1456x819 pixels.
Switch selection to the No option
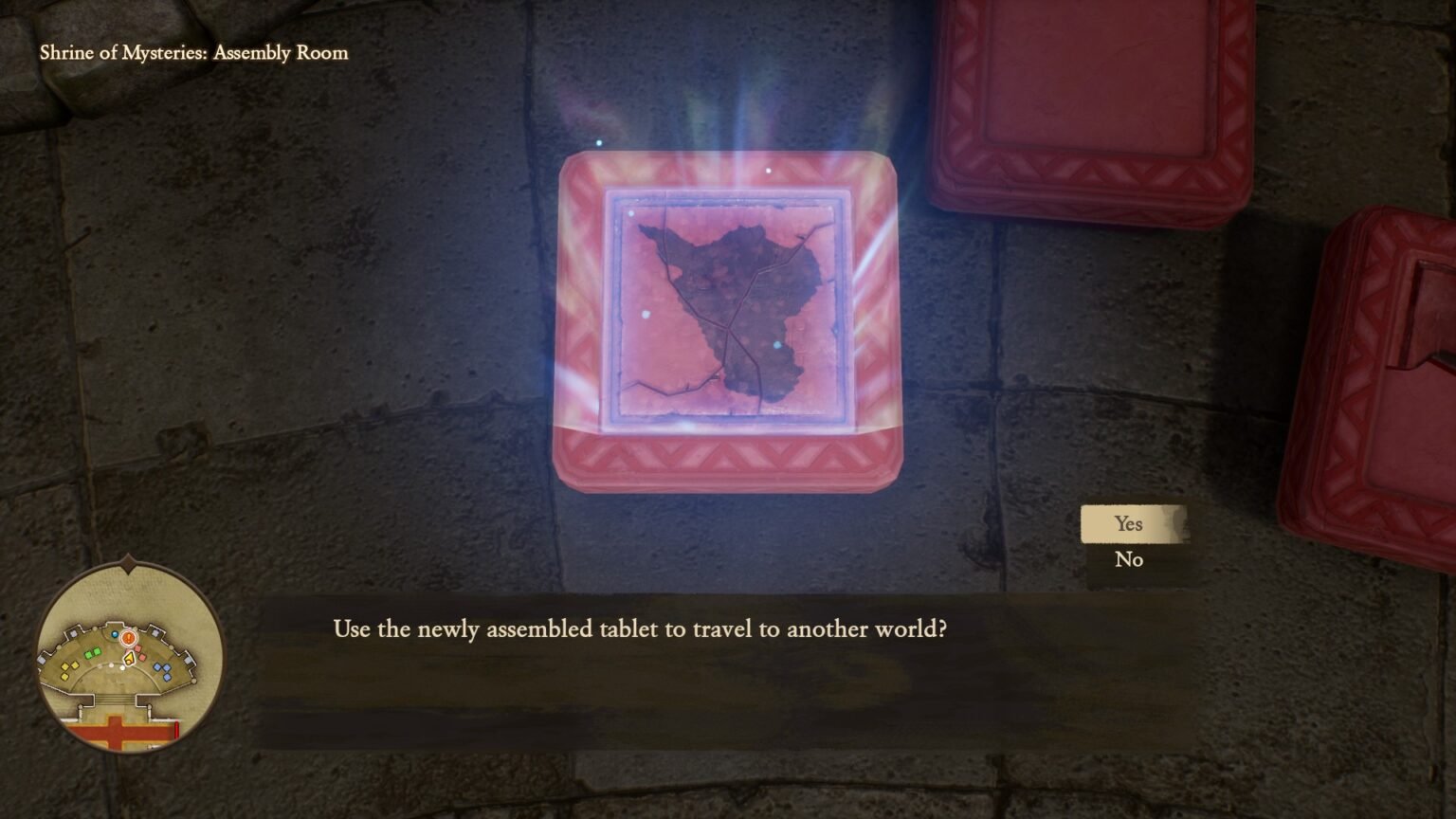(x=1129, y=559)
